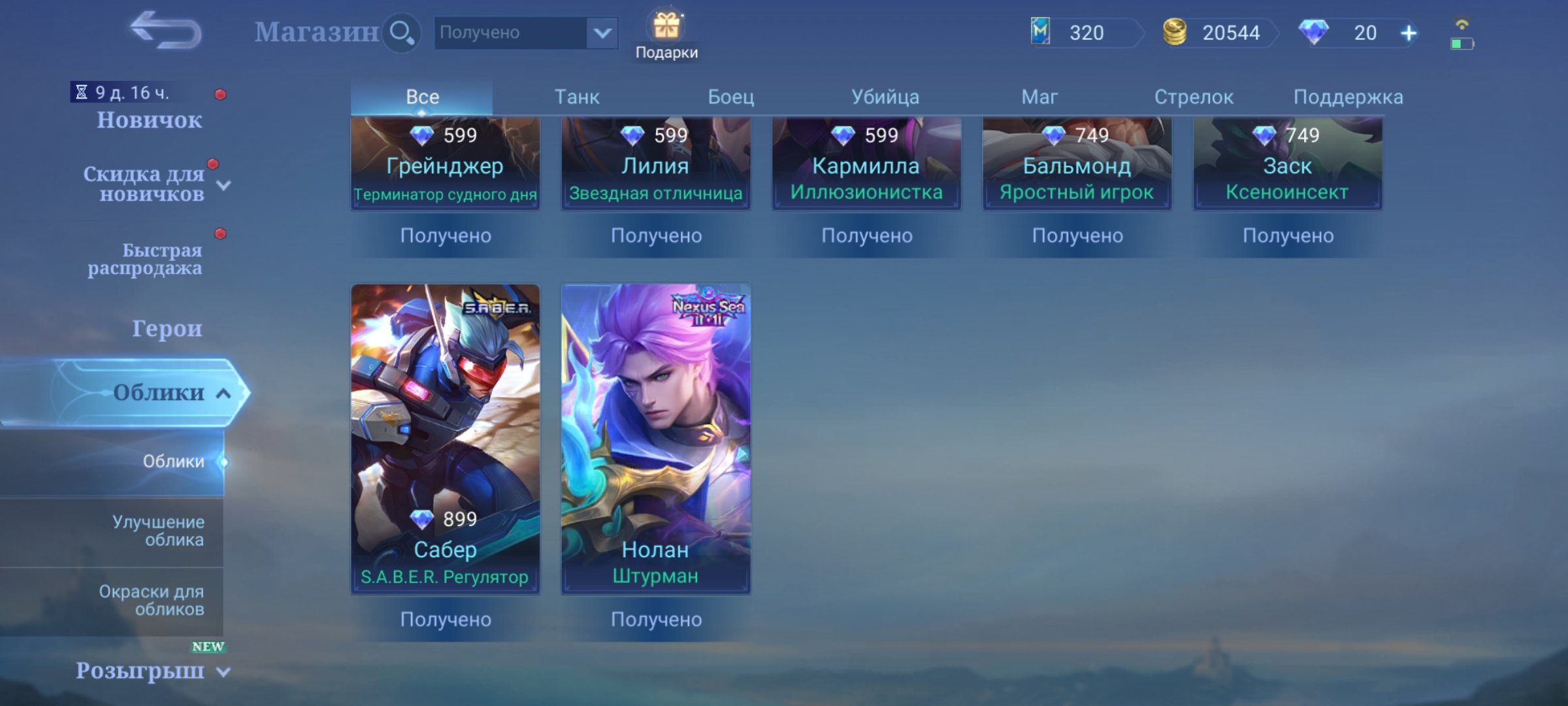The image size is (1568, 706).
Task: Switch to the Маг class tab
Action: tap(1039, 96)
